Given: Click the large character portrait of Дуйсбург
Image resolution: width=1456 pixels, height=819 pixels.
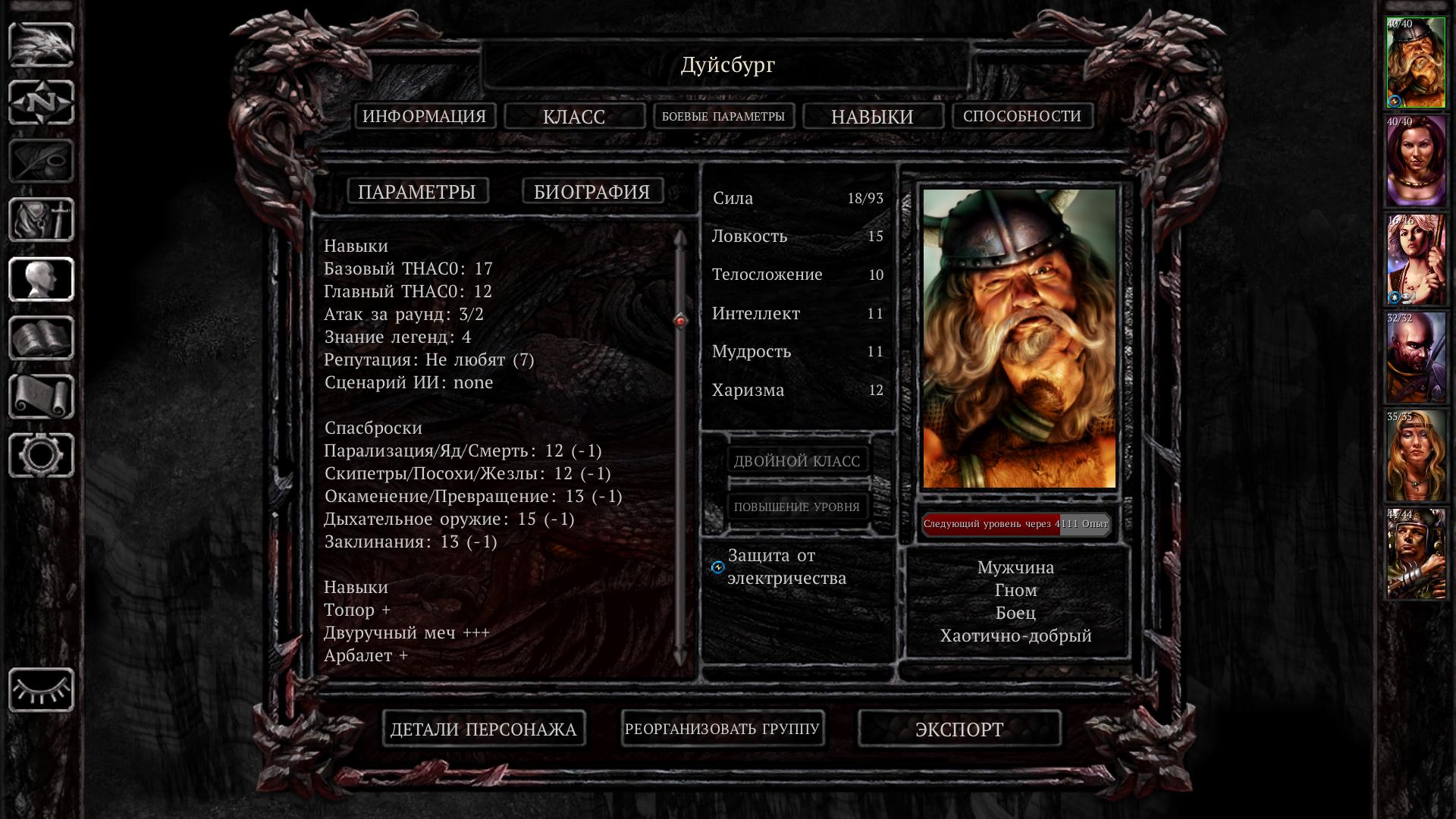Looking at the screenshot, I should coord(1019,338).
